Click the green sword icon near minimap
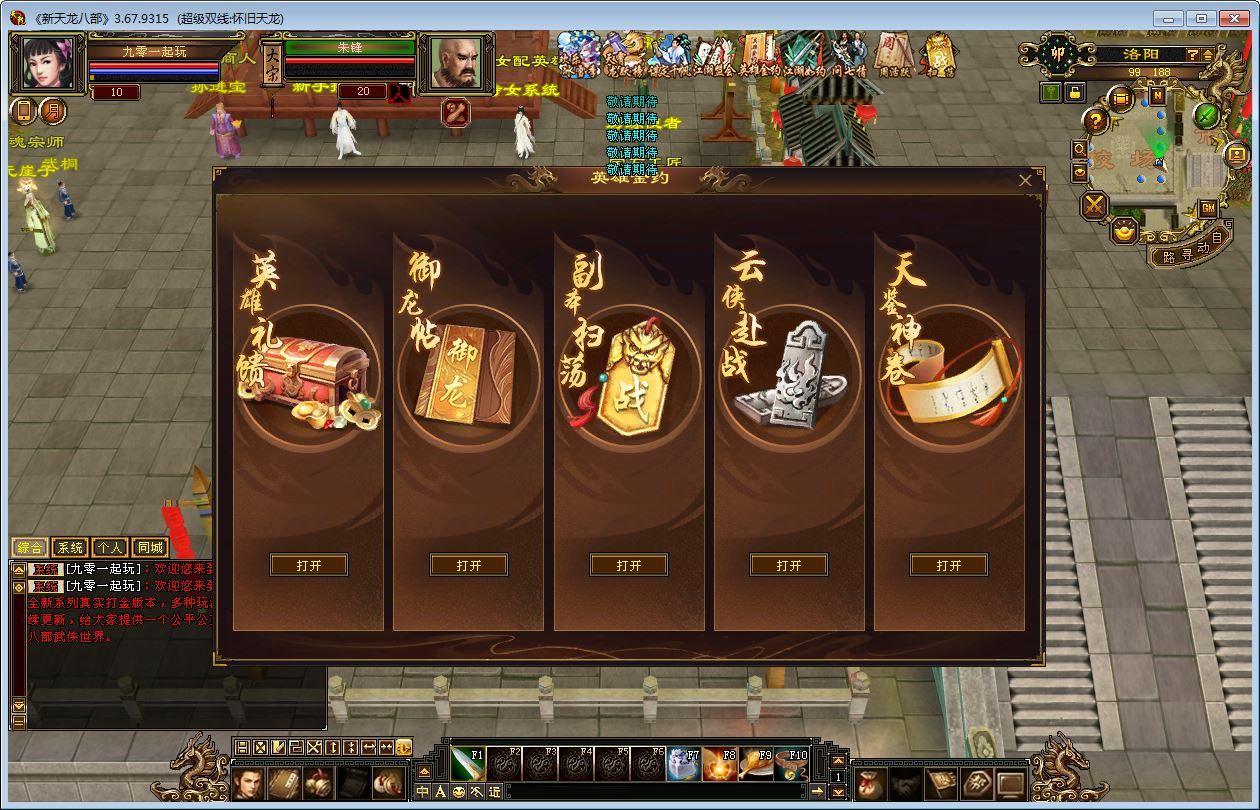 pyautogui.click(x=1207, y=115)
